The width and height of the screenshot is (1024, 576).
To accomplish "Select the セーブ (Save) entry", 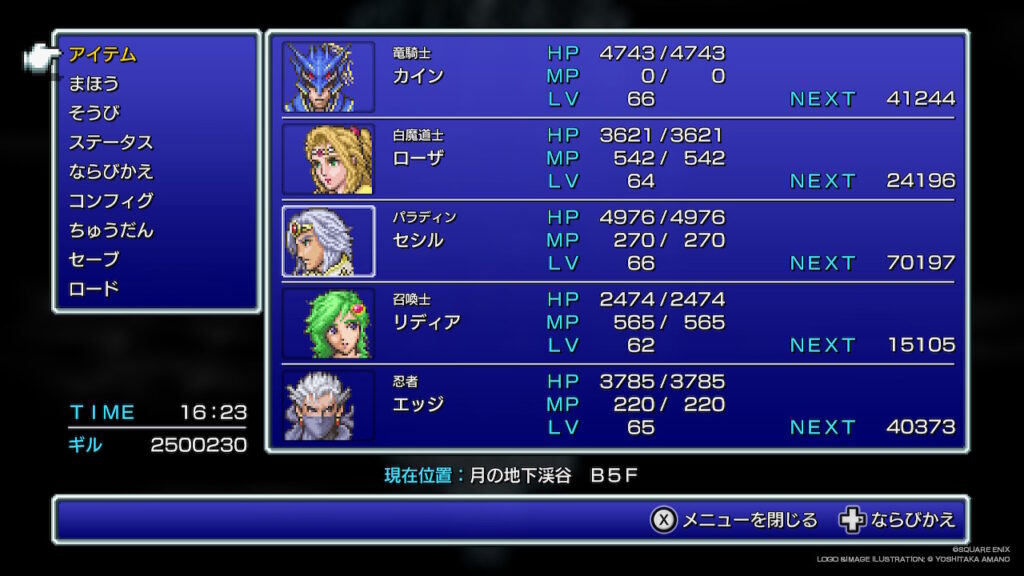I will [93, 259].
